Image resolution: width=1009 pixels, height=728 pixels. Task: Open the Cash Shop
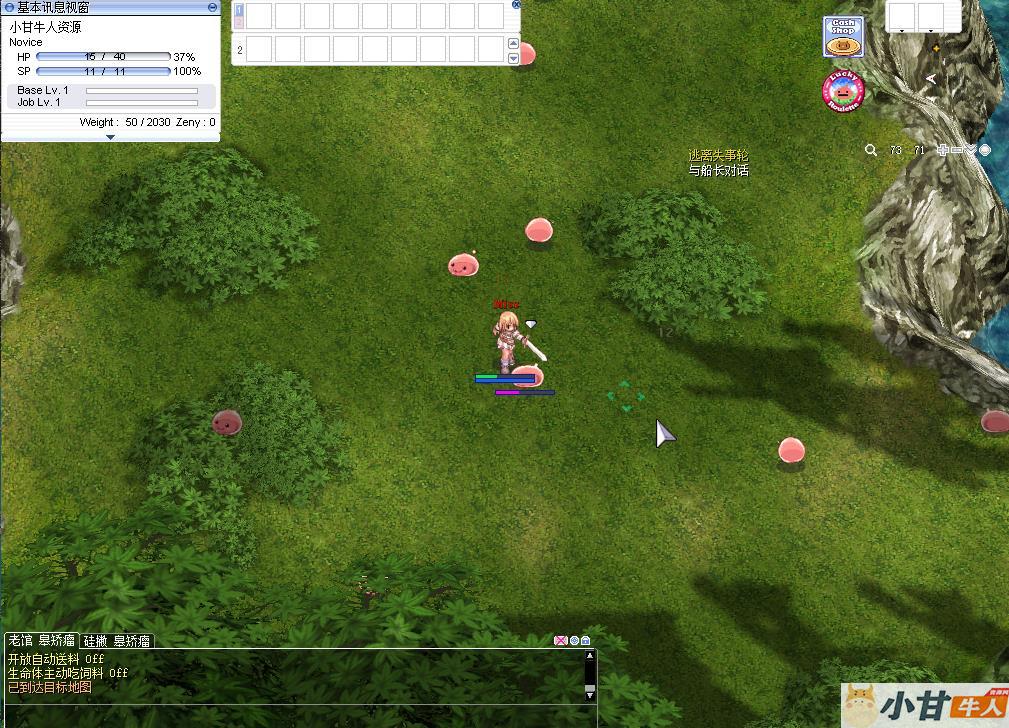point(843,37)
